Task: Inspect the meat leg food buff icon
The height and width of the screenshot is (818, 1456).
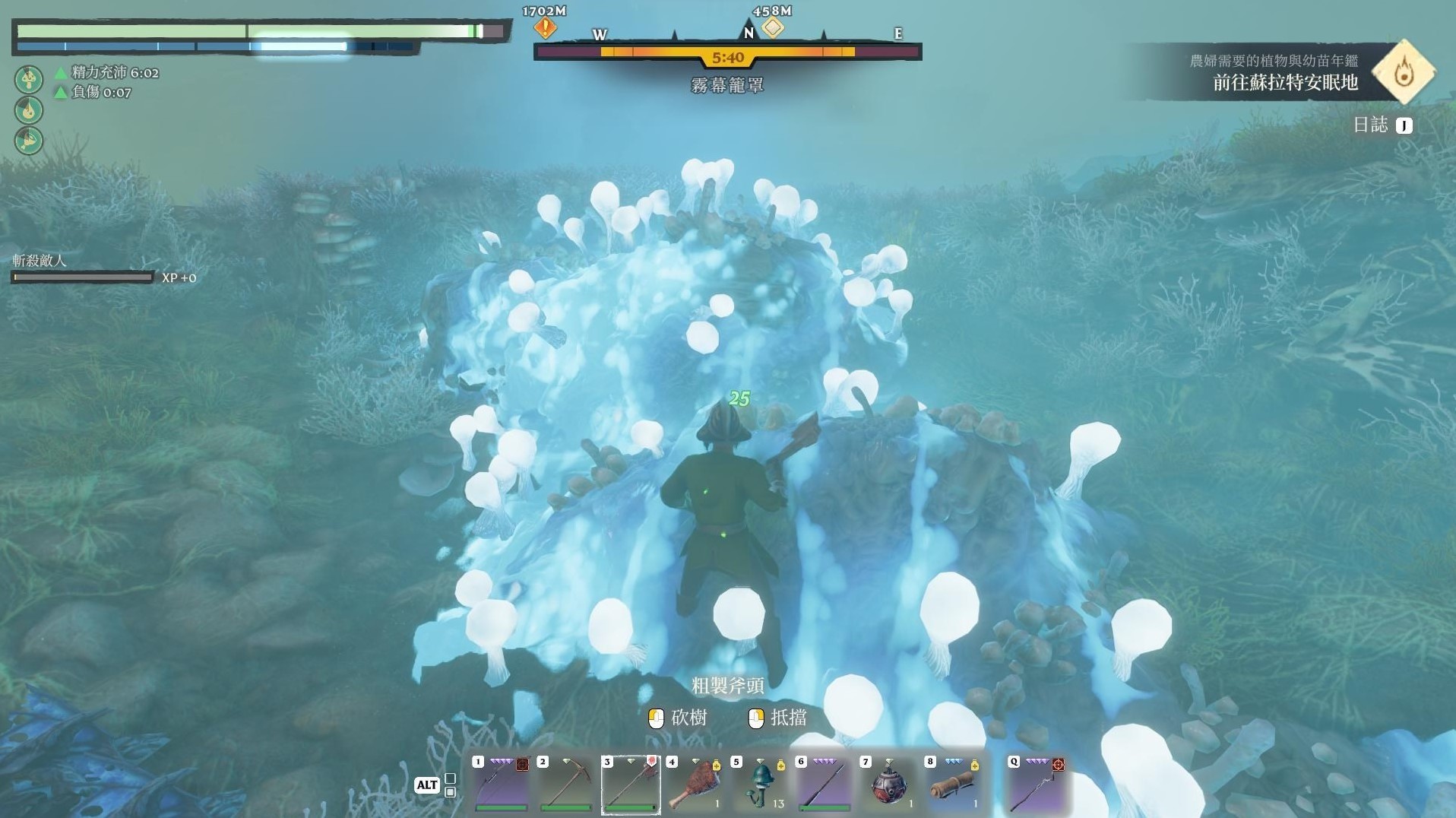Action: click(x=29, y=141)
